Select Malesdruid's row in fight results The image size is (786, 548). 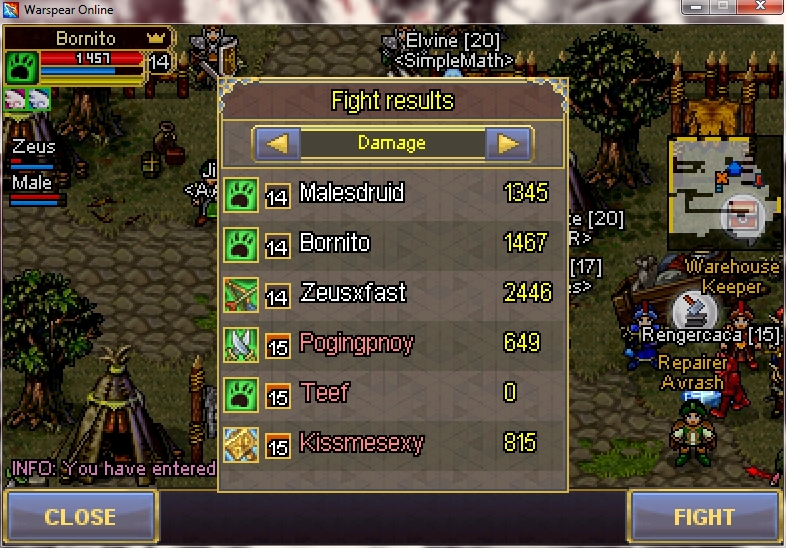pyautogui.click(x=392, y=193)
